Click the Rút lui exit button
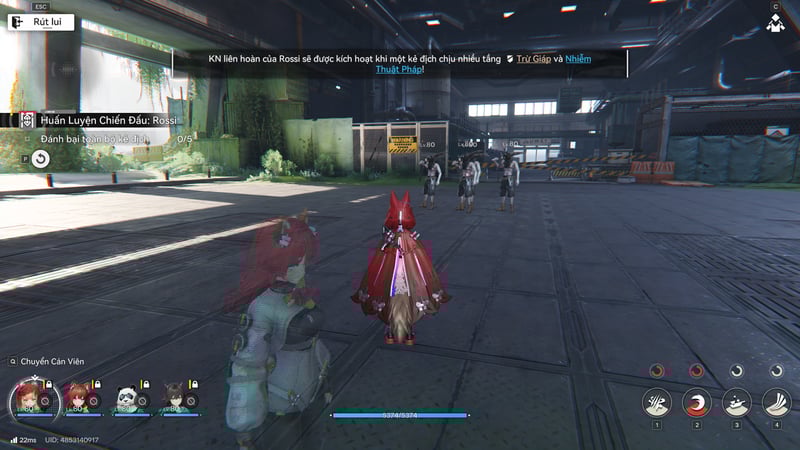This screenshot has width=800, height=450. (42, 21)
